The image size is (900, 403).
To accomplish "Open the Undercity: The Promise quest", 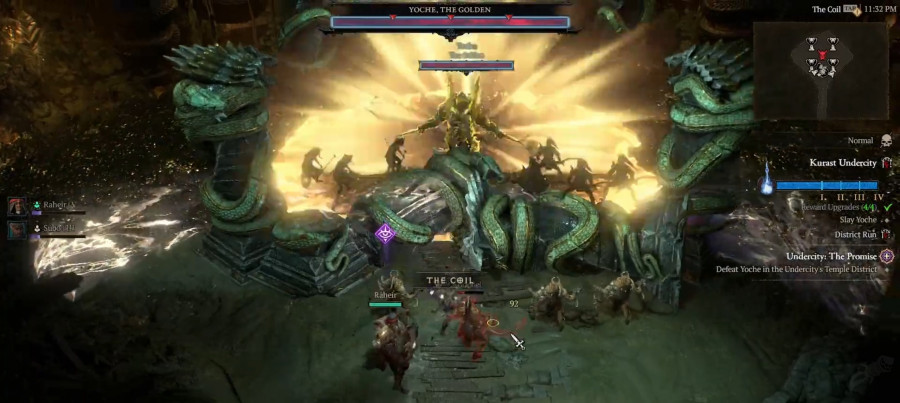I will pyautogui.click(x=831, y=256).
